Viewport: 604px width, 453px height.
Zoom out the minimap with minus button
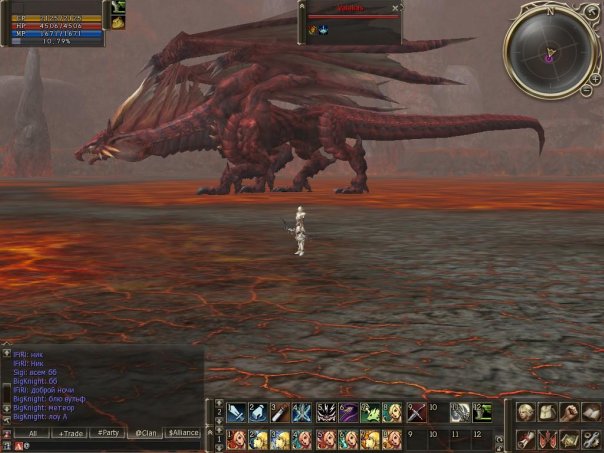click(x=586, y=91)
